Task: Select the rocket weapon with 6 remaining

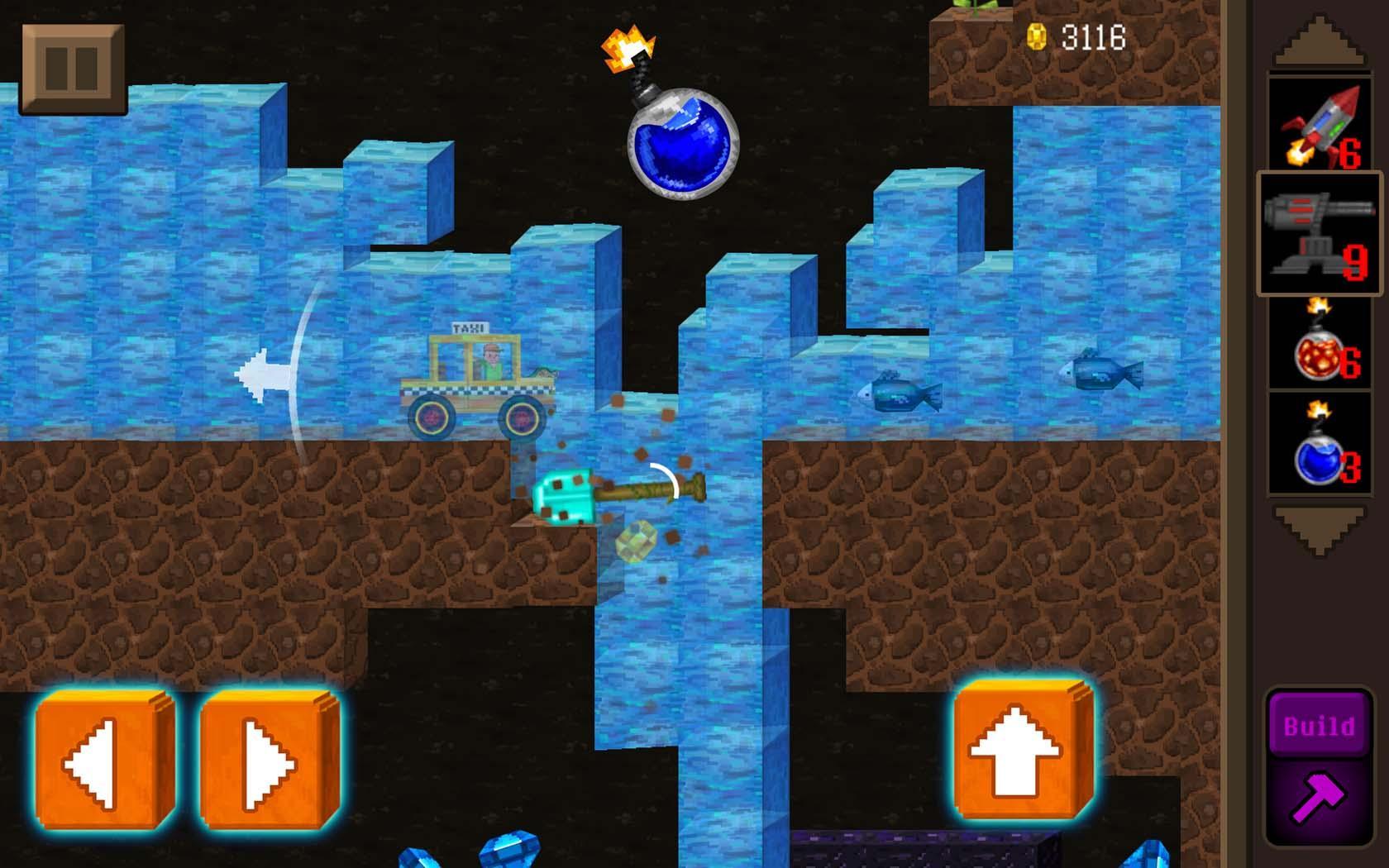Action: point(1320,128)
